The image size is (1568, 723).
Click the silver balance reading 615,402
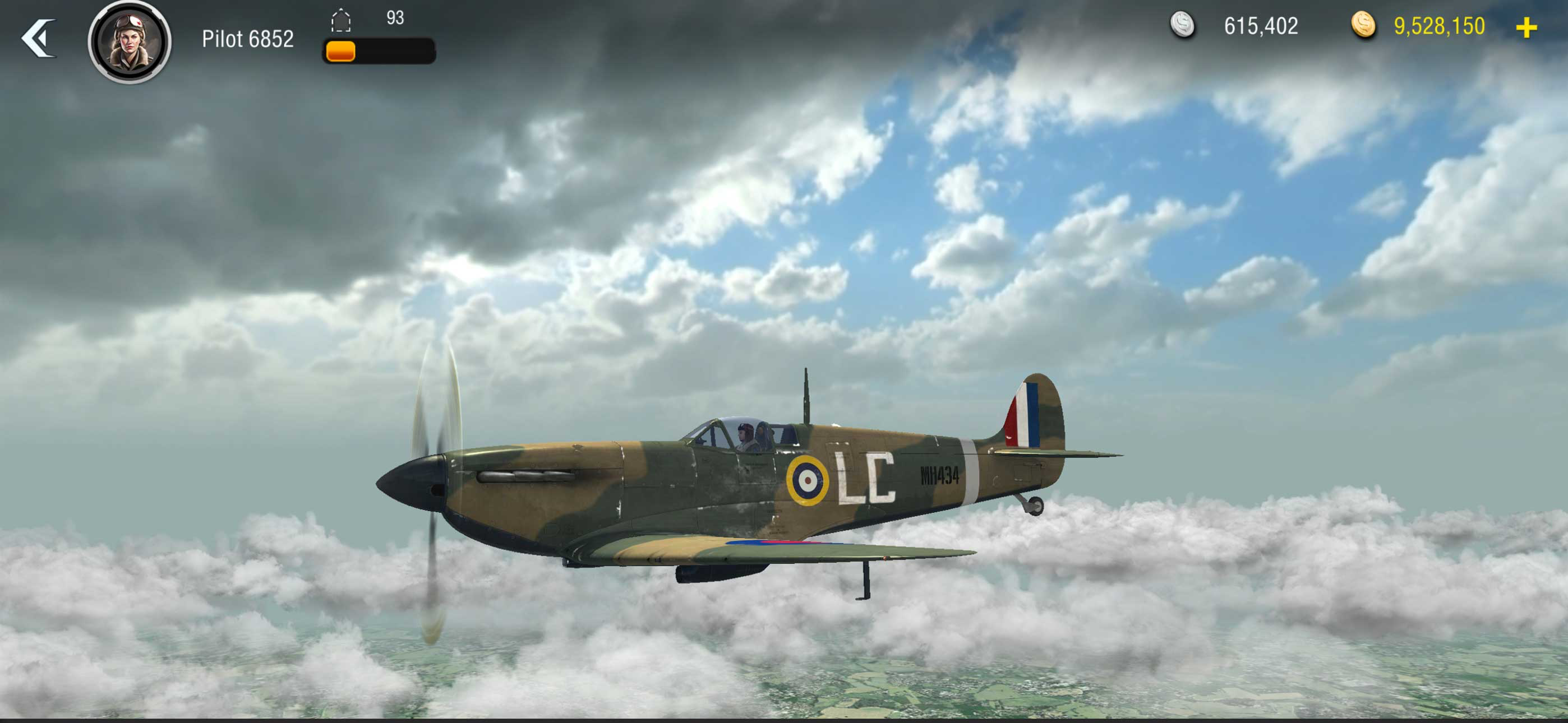tap(1260, 26)
